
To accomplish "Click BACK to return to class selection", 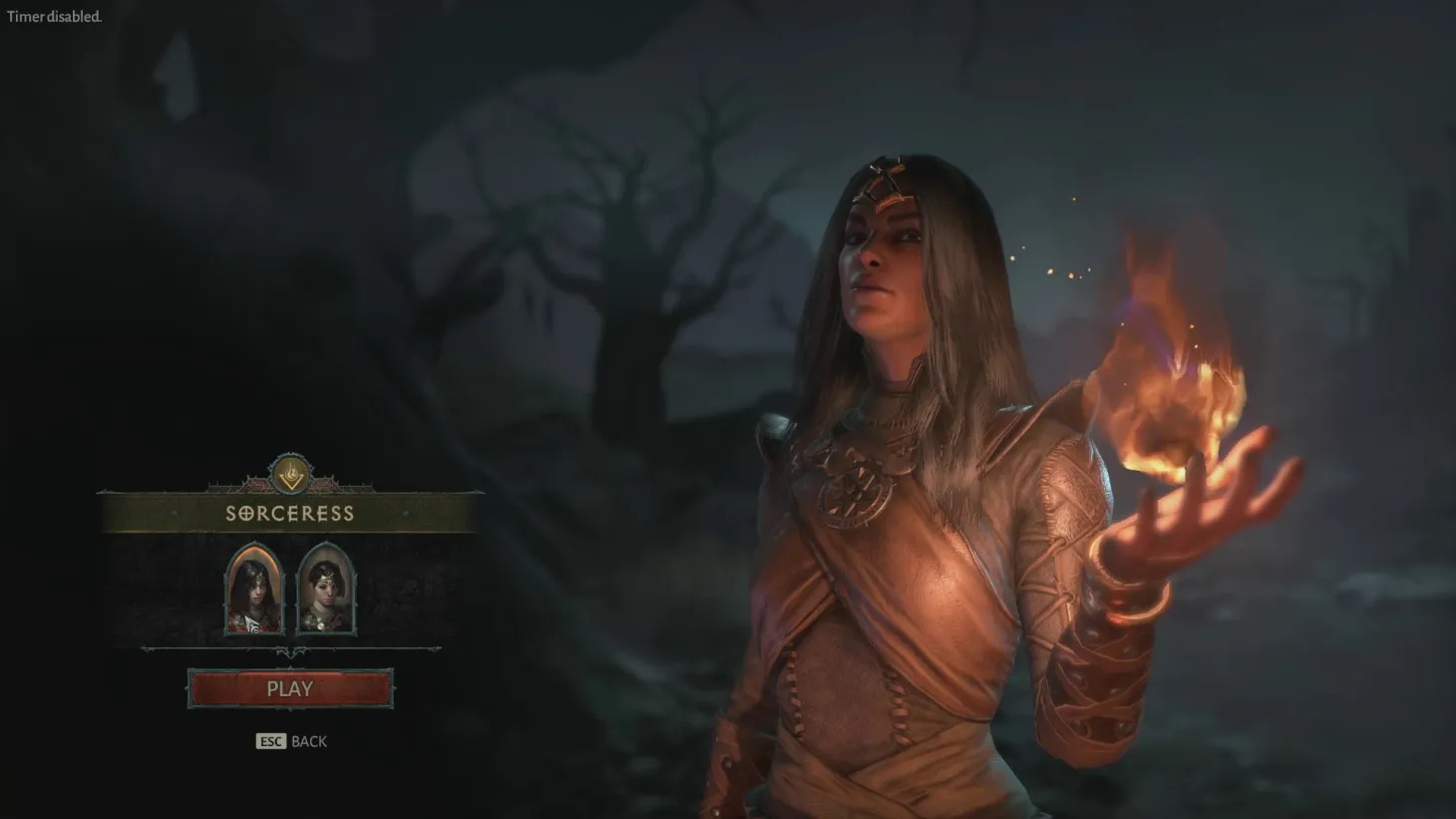I will pyautogui.click(x=307, y=741).
